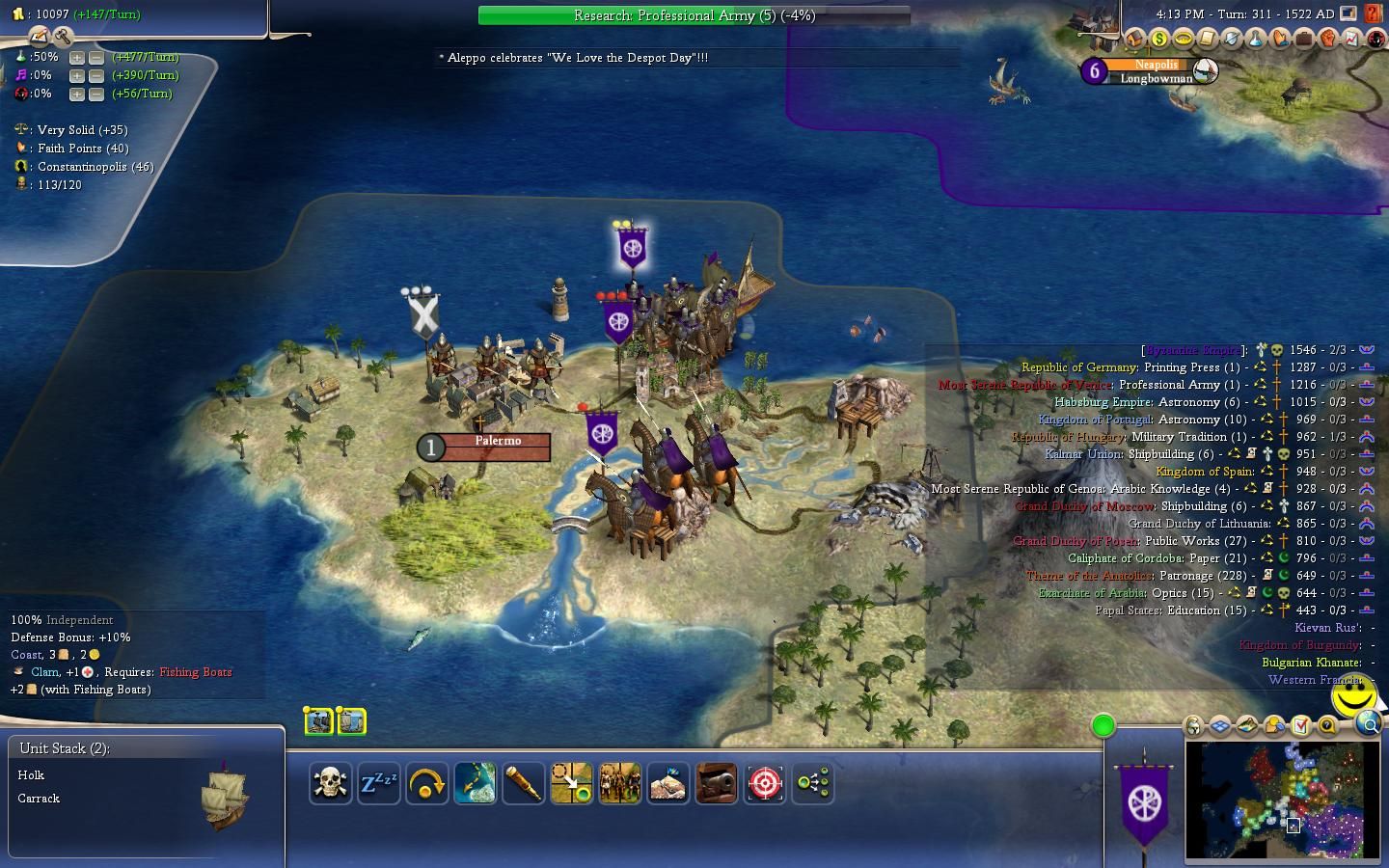Activate the telescope explore command
Screen dimensions: 1389x868
click(524, 783)
